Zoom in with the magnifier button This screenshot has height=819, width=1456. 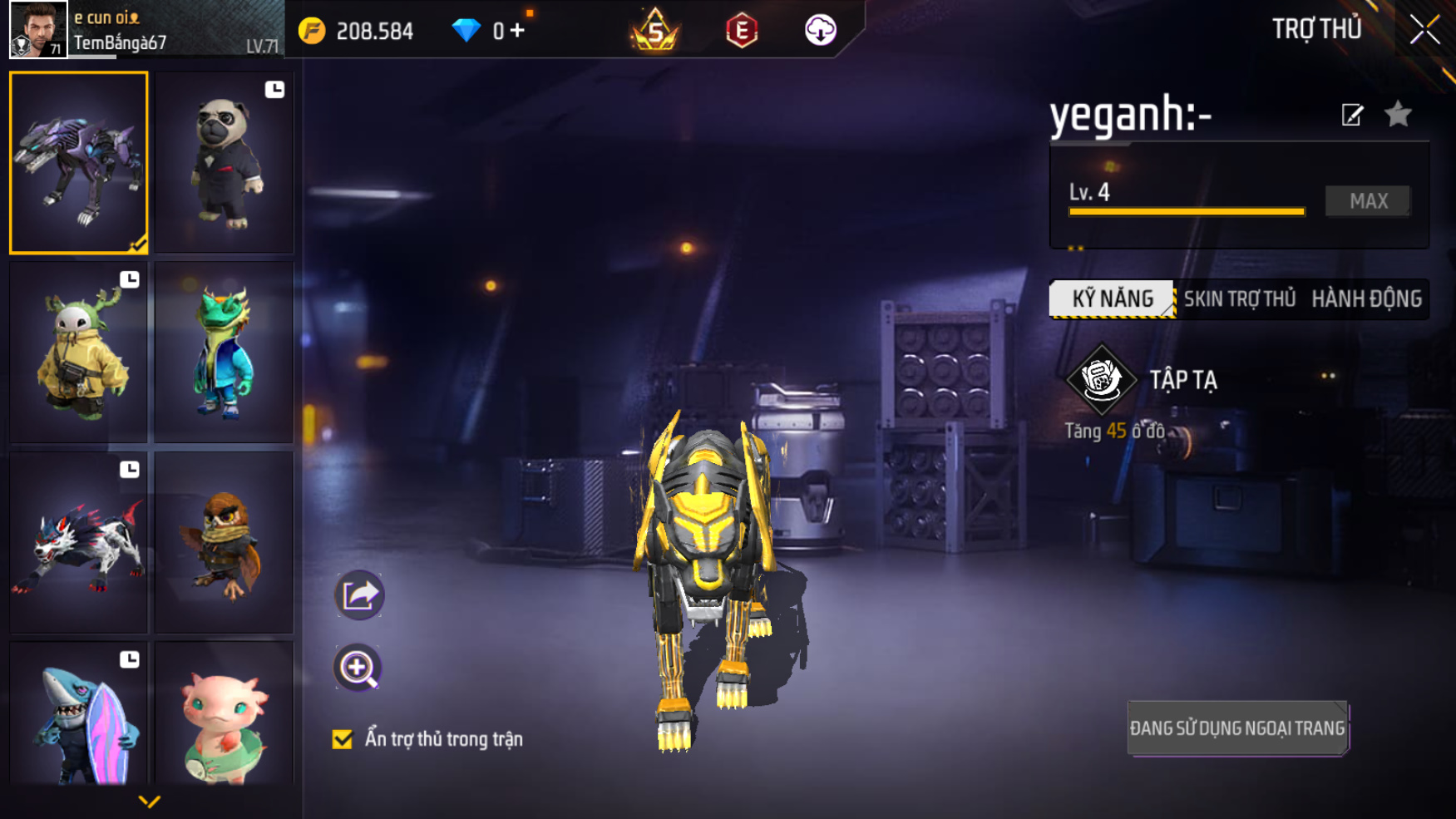[x=358, y=668]
